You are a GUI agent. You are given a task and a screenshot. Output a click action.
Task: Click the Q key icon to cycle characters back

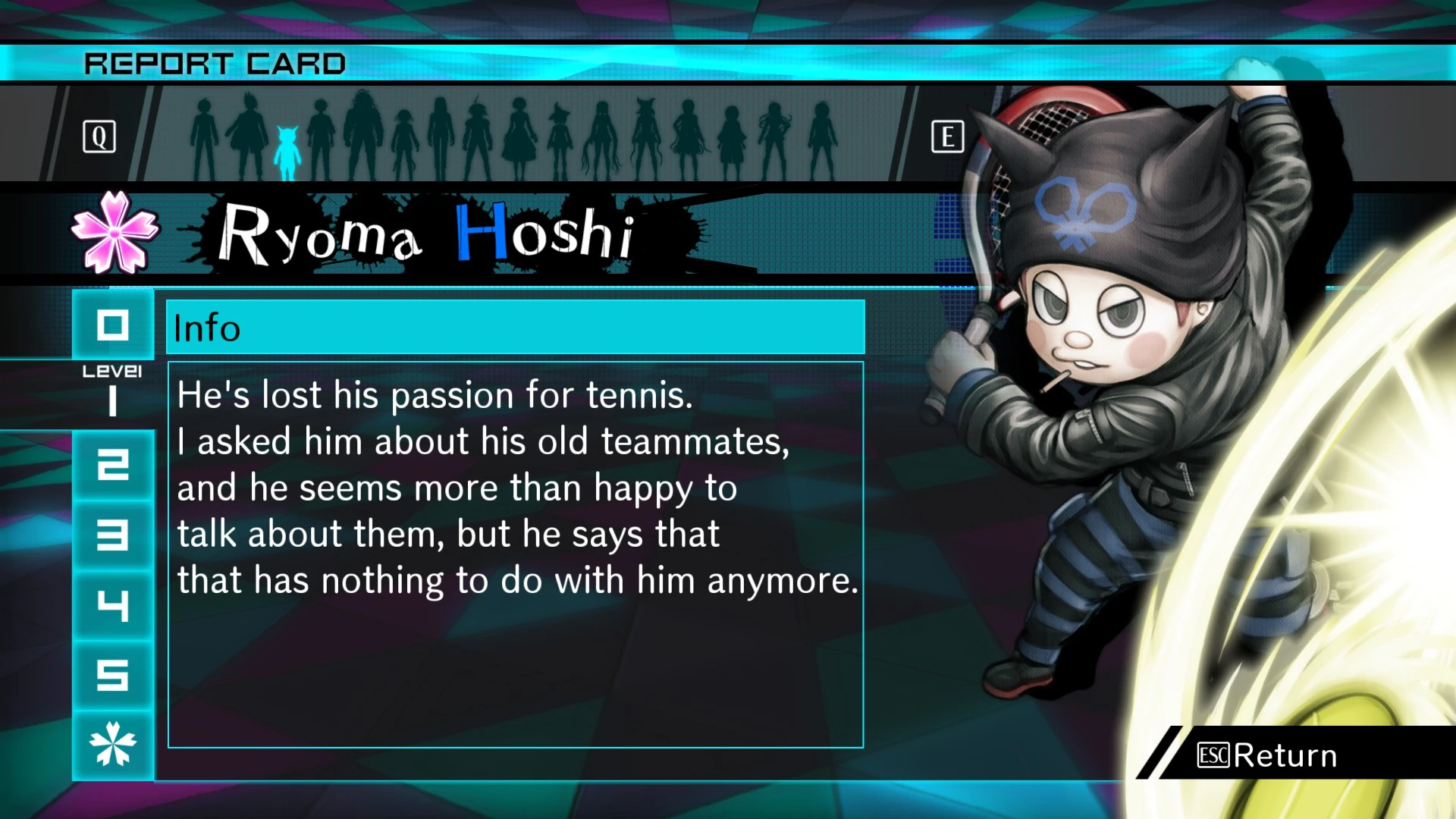coord(99,136)
